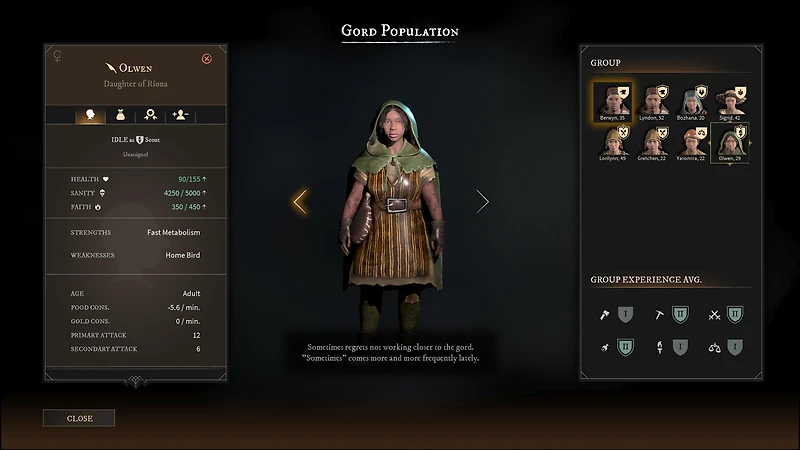This screenshot has width=800, height=450.
Task: Dismiss Olwen's panel with the red X
Action: point(207,59)
